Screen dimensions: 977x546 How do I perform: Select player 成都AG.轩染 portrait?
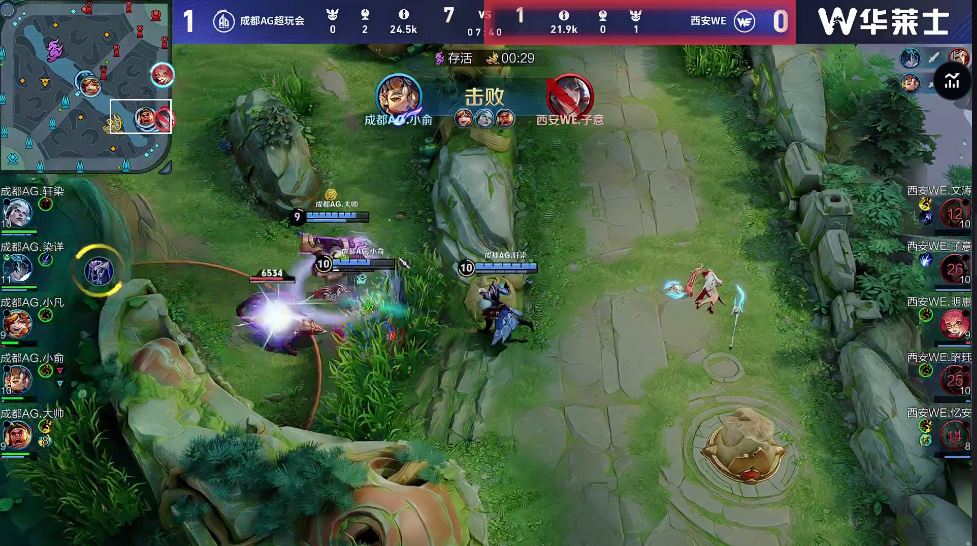(17, 213)
